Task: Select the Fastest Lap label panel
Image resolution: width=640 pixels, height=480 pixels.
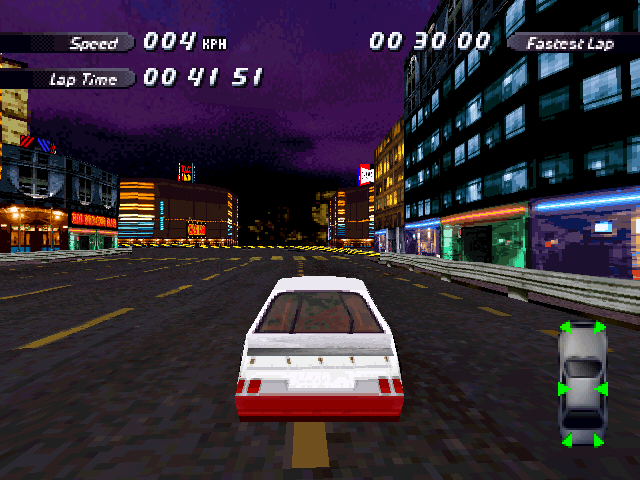Action: [571, 42]
